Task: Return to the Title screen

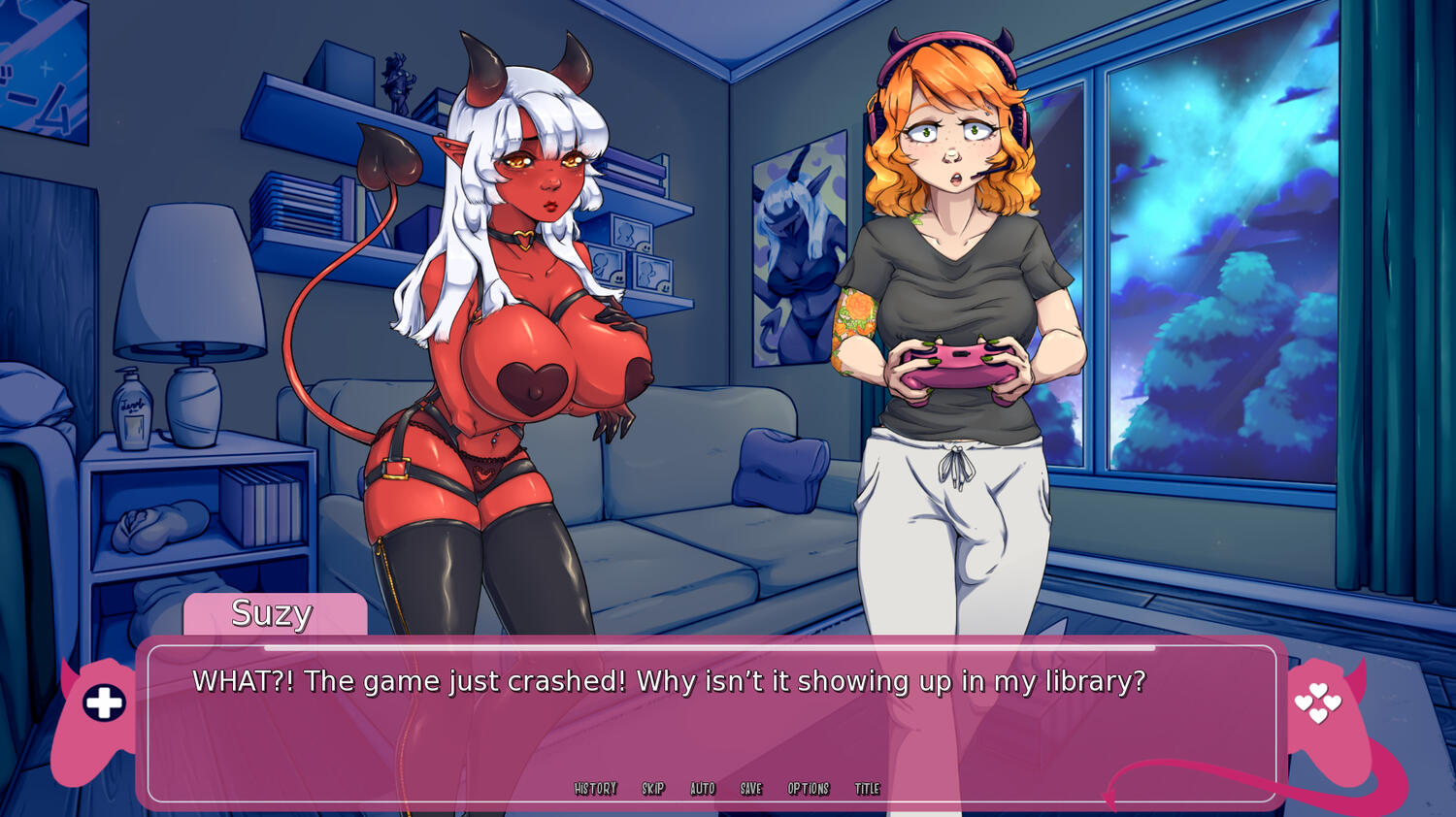Action: 868,789
